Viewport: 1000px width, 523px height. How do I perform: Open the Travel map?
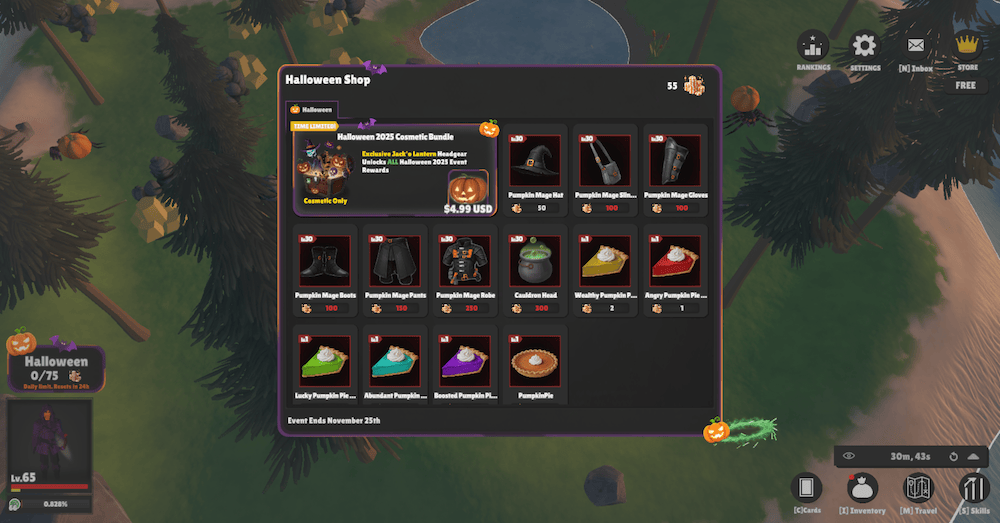point(918,488)
